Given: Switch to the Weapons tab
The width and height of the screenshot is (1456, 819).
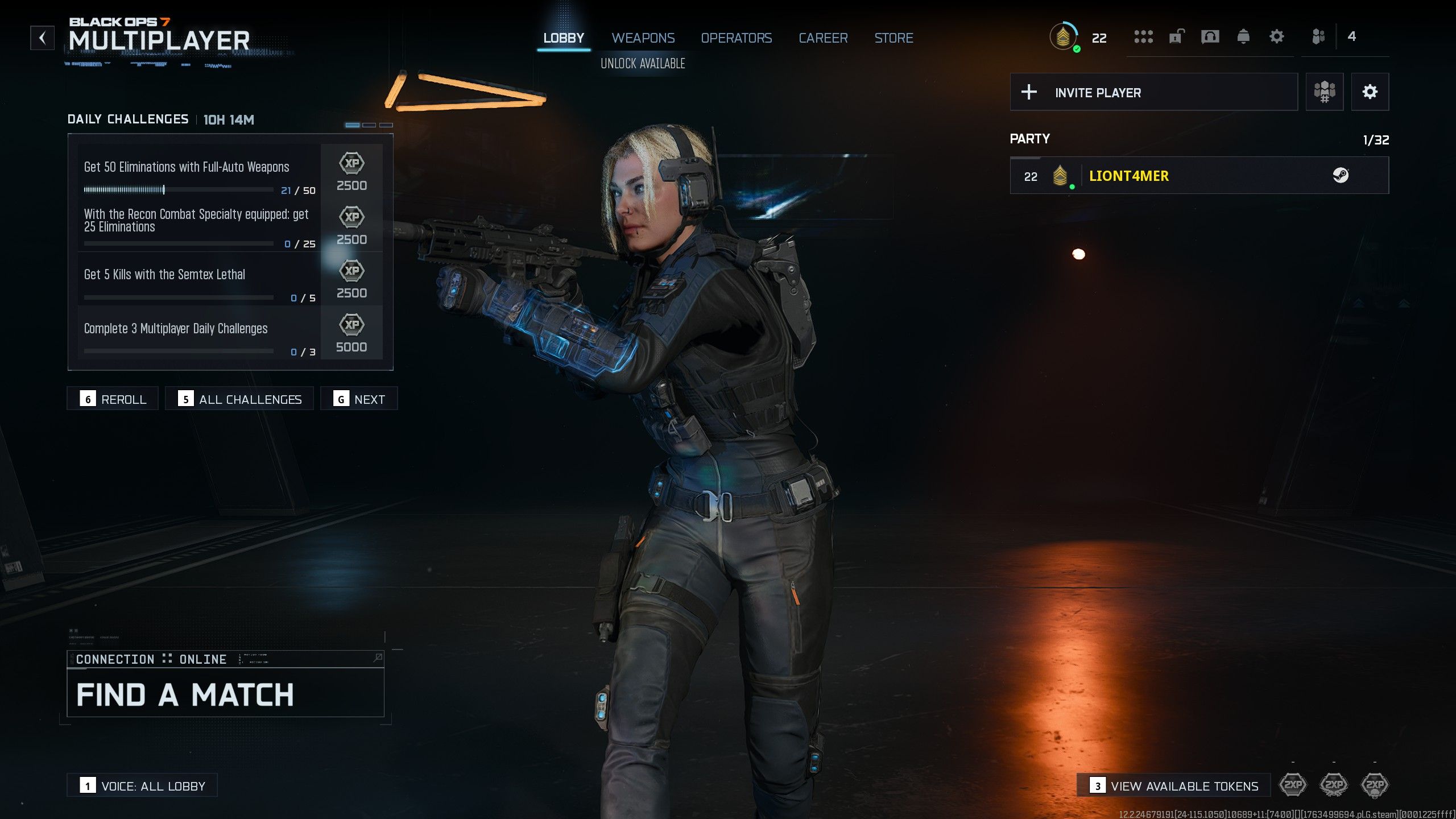Looking at the screenshot, I should coord(643,38).
